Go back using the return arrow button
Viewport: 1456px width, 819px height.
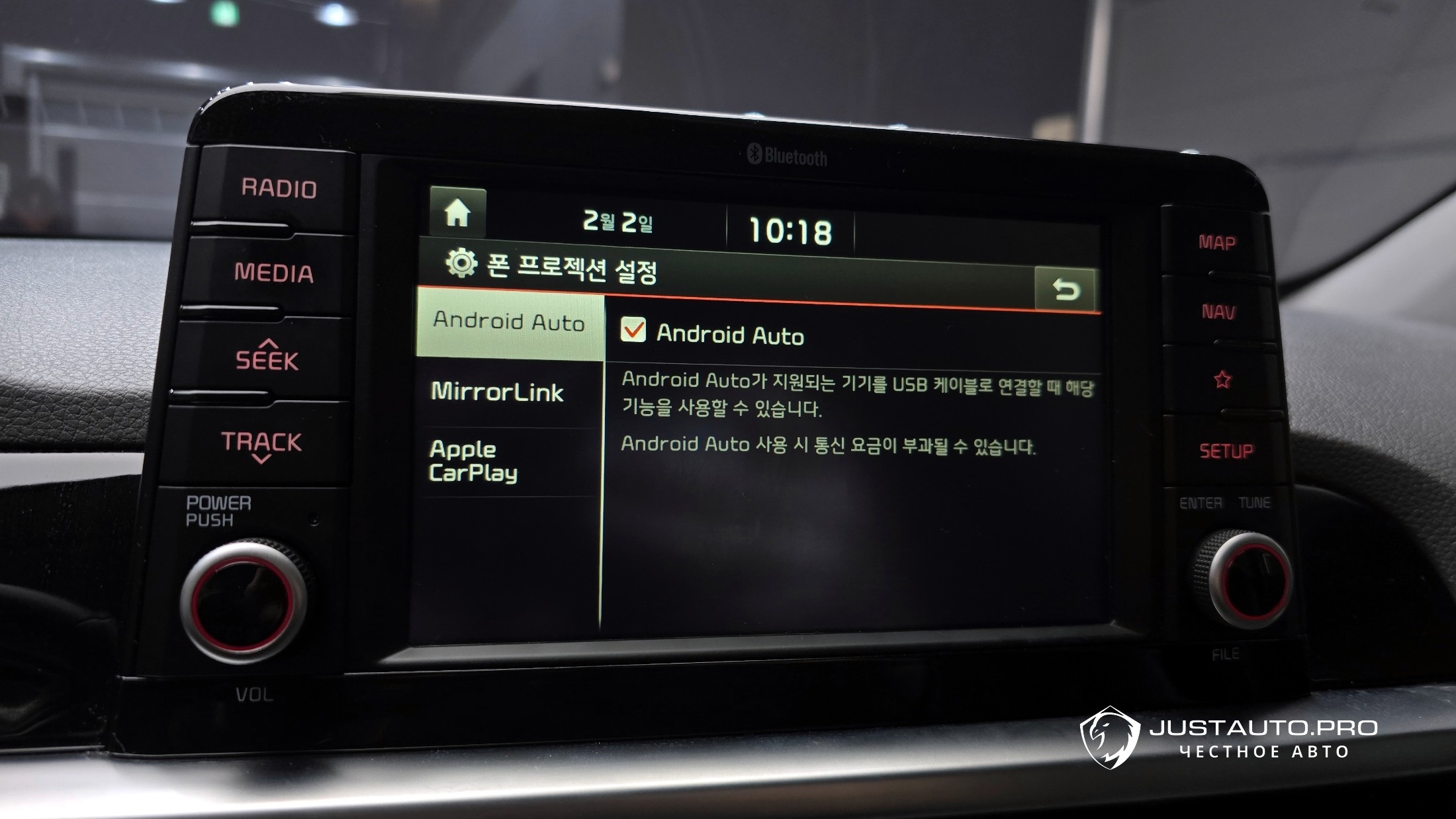click(1066, 289)
